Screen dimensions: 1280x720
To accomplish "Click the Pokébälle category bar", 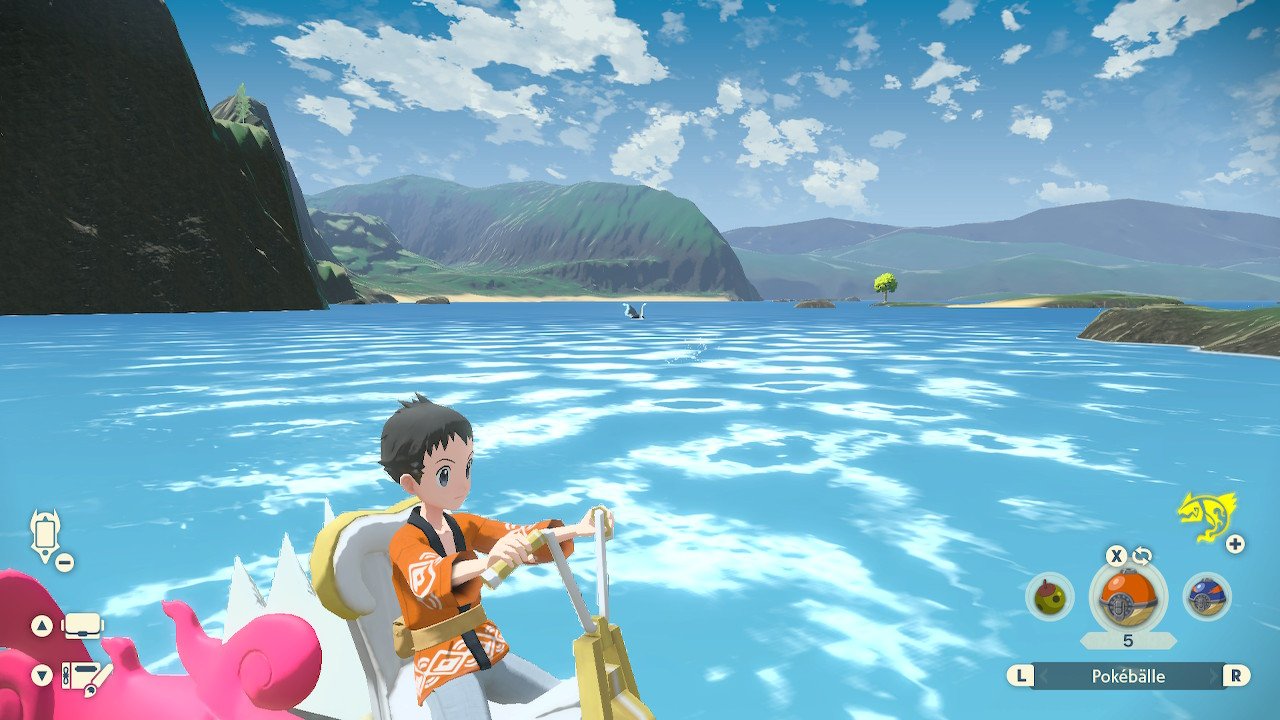I will pyautogui.click(x=1127, y=676).
